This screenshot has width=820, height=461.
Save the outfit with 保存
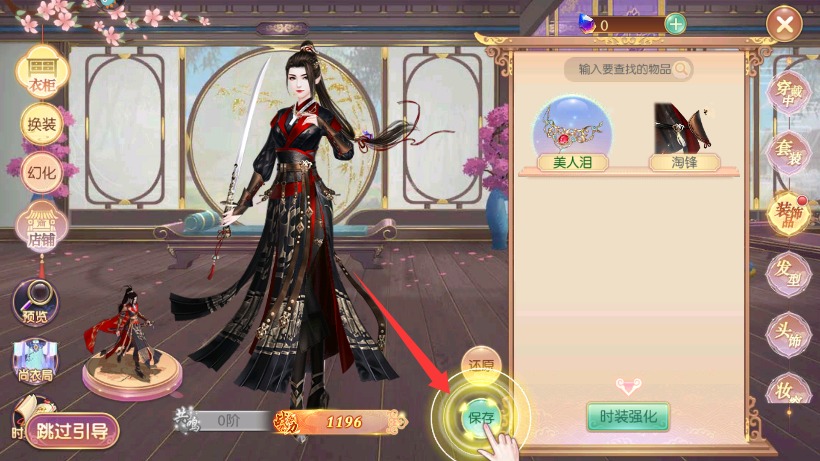[x=481, y=415]
